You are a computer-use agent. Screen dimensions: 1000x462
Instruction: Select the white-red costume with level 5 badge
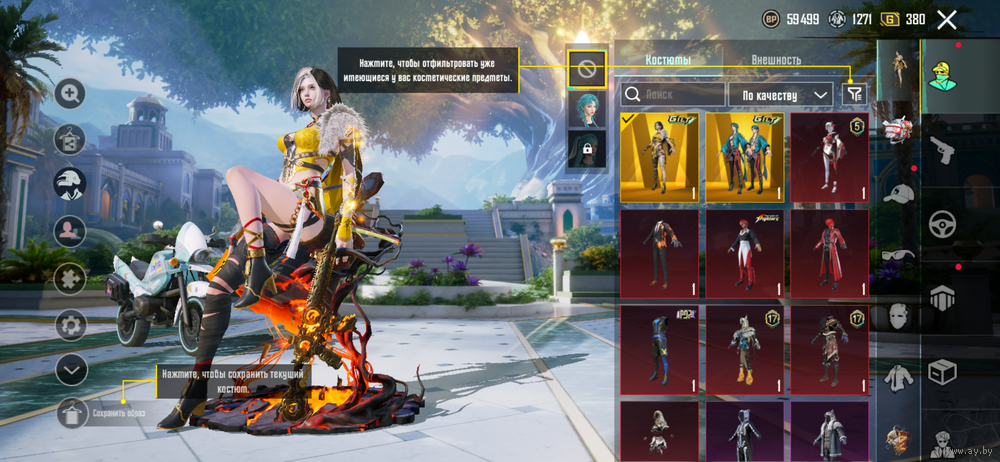click(830, 157)
